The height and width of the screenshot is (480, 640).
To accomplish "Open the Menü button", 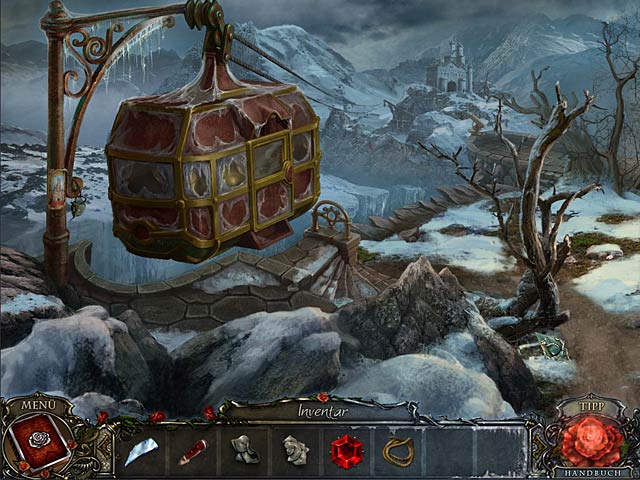I will [x=39, y=404].
